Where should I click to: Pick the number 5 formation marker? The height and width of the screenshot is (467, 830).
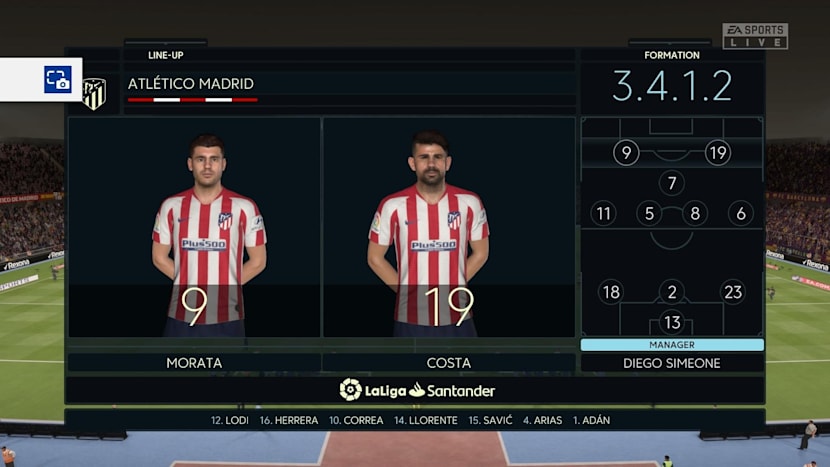coord(649,213)
